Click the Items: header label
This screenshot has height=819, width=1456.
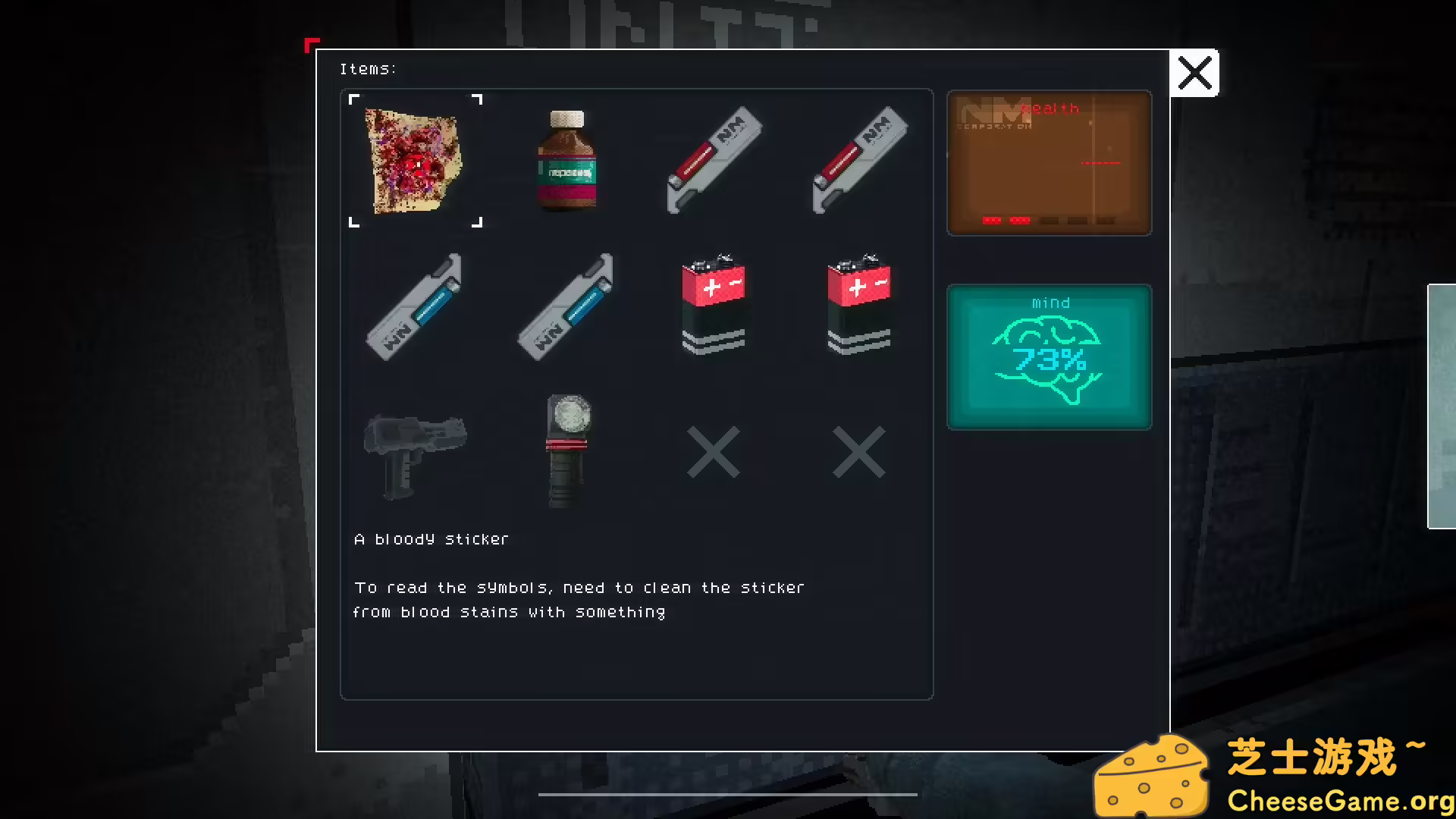(369, 68)
